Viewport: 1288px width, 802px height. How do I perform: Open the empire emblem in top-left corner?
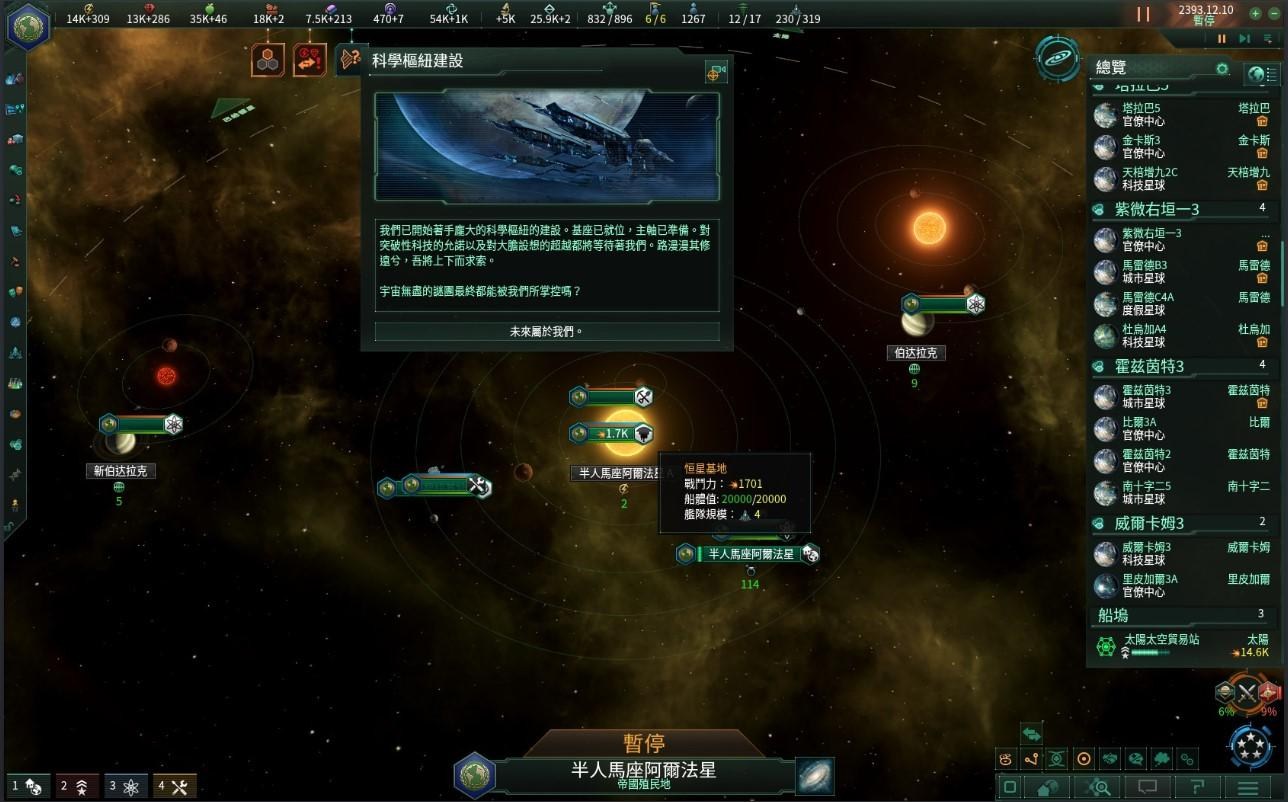(x=28, y=25)
